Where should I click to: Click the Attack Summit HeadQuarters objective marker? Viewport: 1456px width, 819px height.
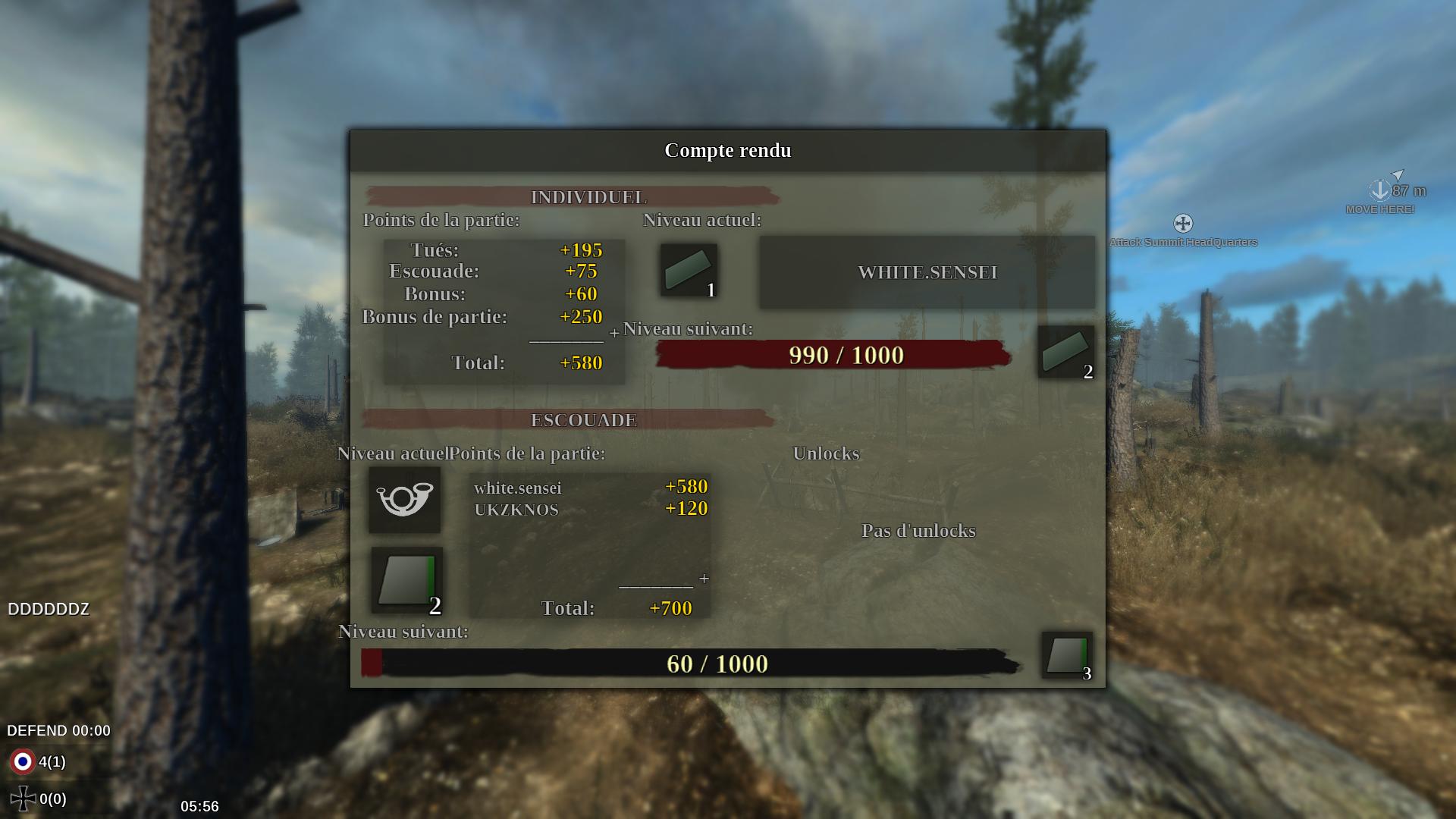[1182, 224]
